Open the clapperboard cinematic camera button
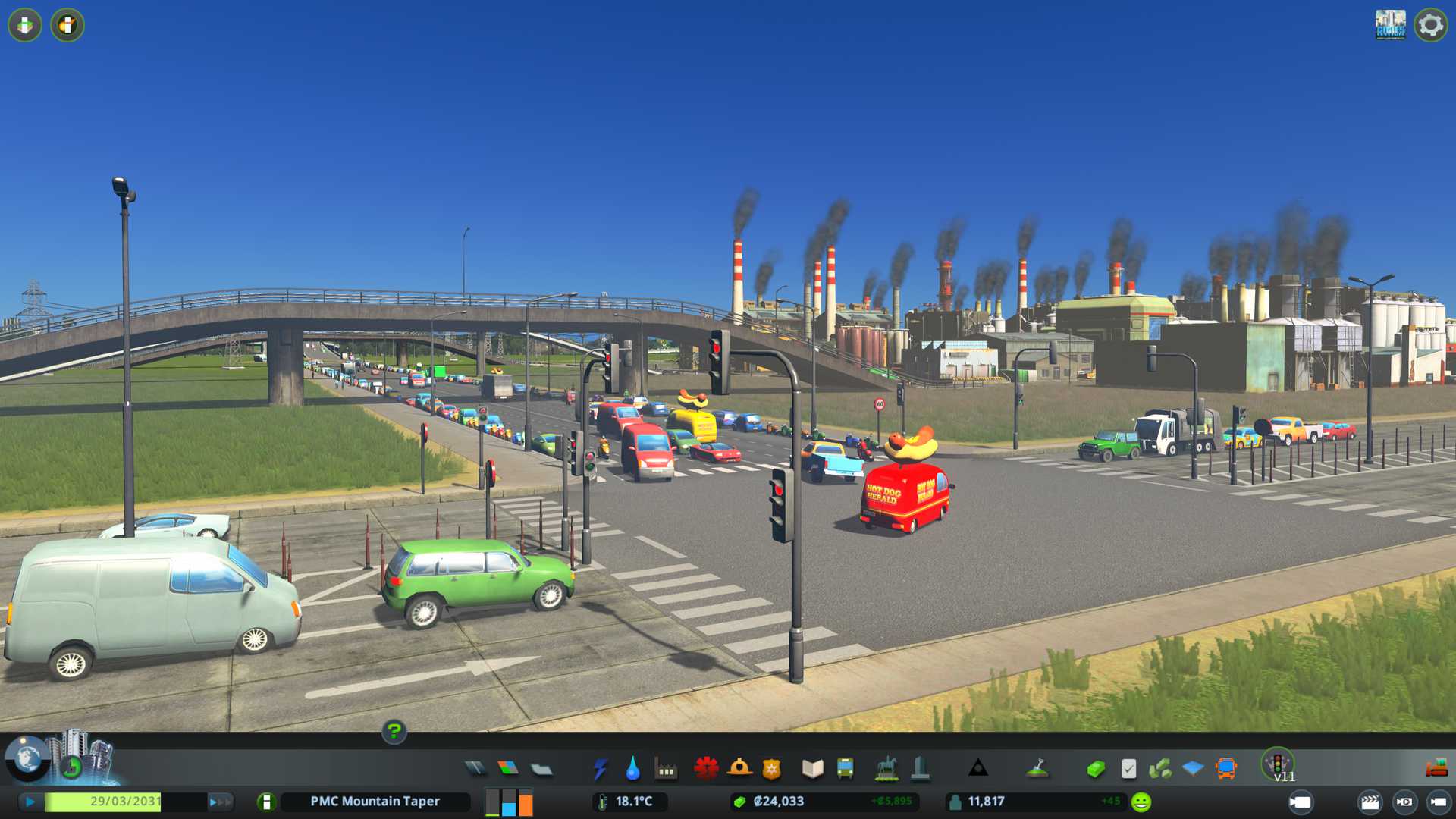This screenshot has height=819, width=1456. click(1370, 802)
